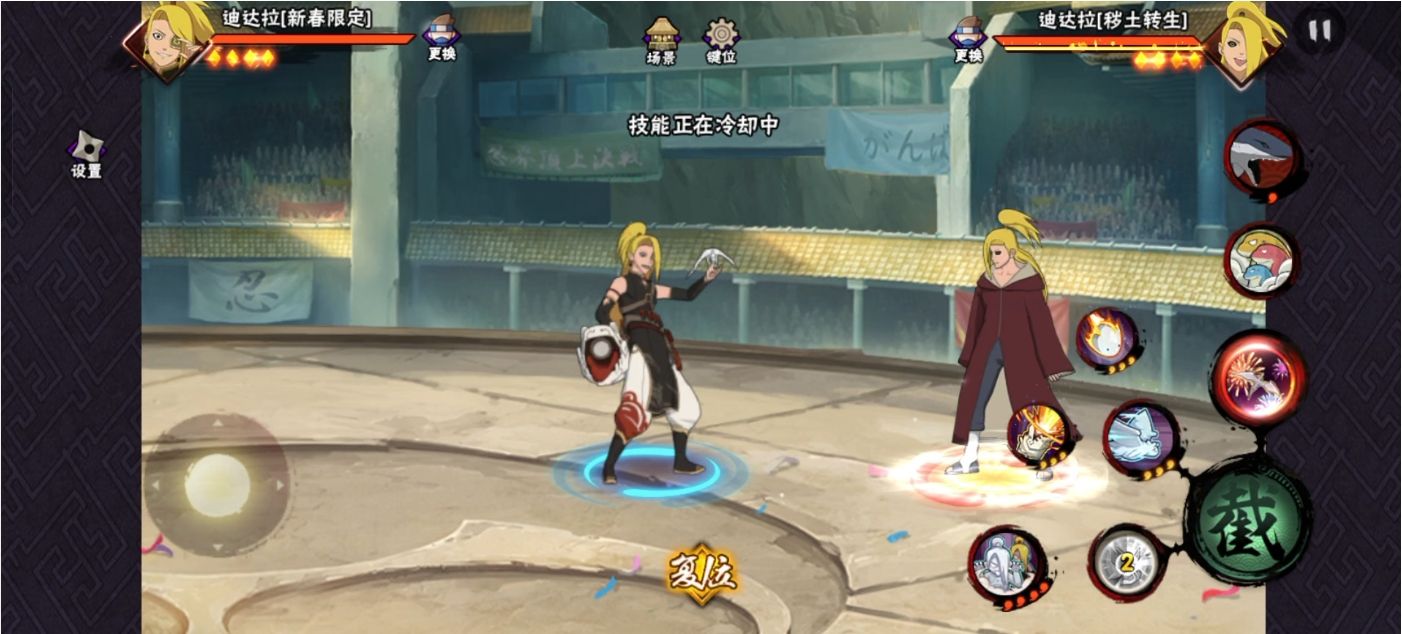Tap the virtual movement joystick
Viewport: 1402px width, 634px height.
point(216,485)
